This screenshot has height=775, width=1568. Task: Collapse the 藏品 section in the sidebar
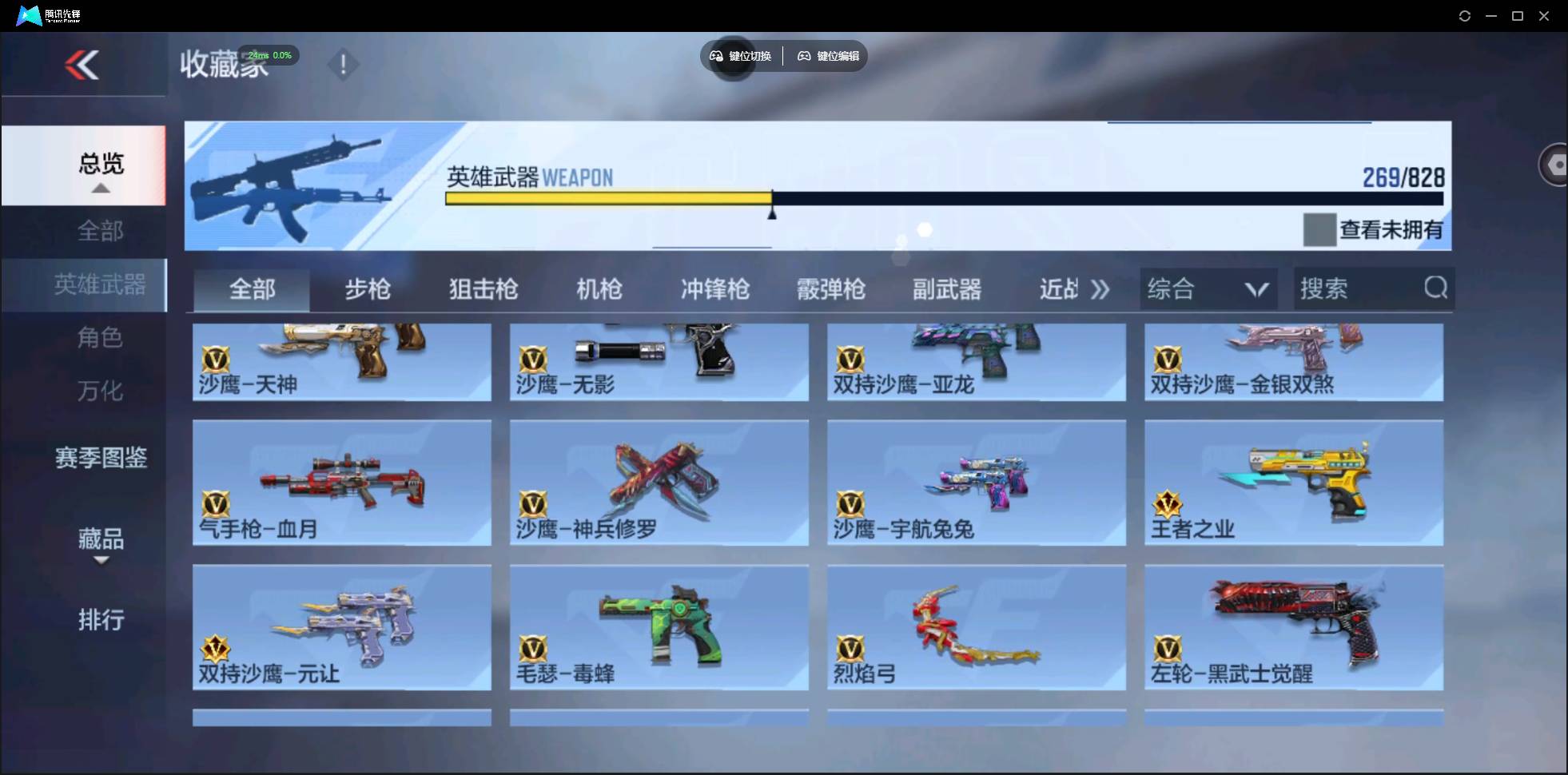pyautogui.click(x=101, y=562)
